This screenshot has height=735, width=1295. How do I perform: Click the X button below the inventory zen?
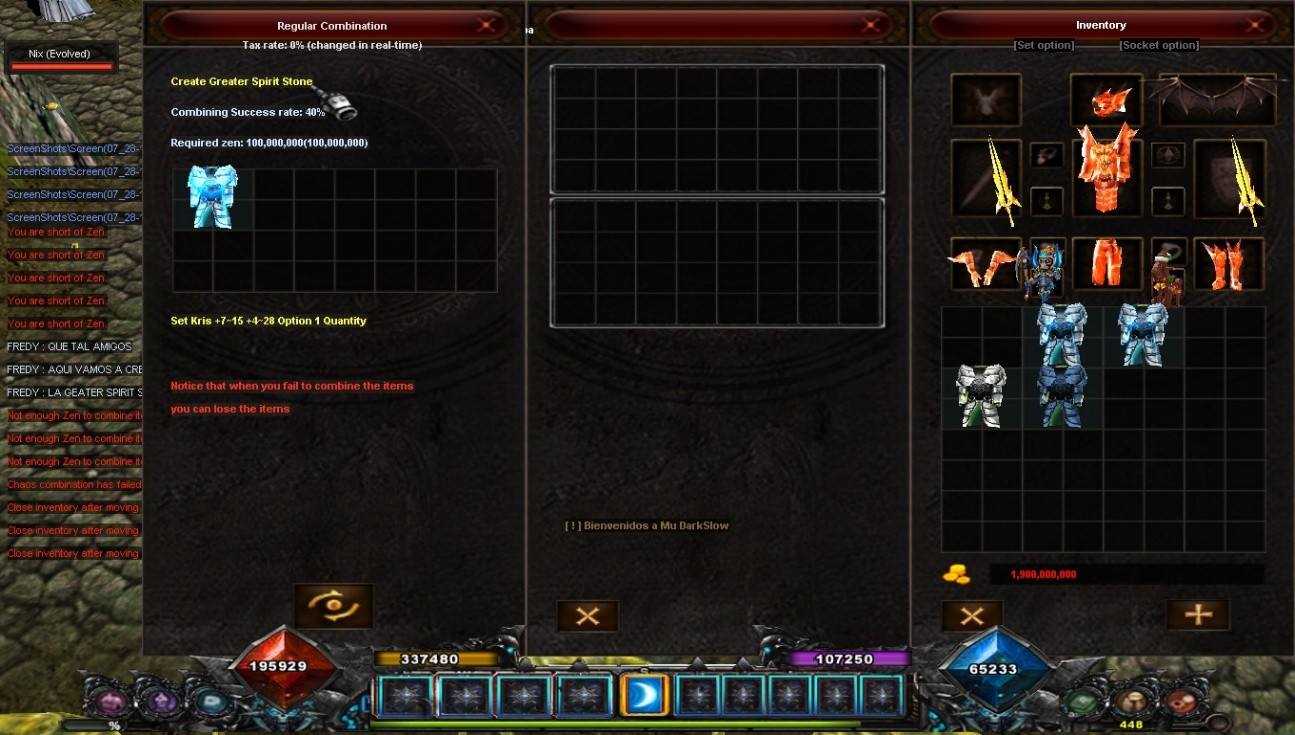[972, 616]
